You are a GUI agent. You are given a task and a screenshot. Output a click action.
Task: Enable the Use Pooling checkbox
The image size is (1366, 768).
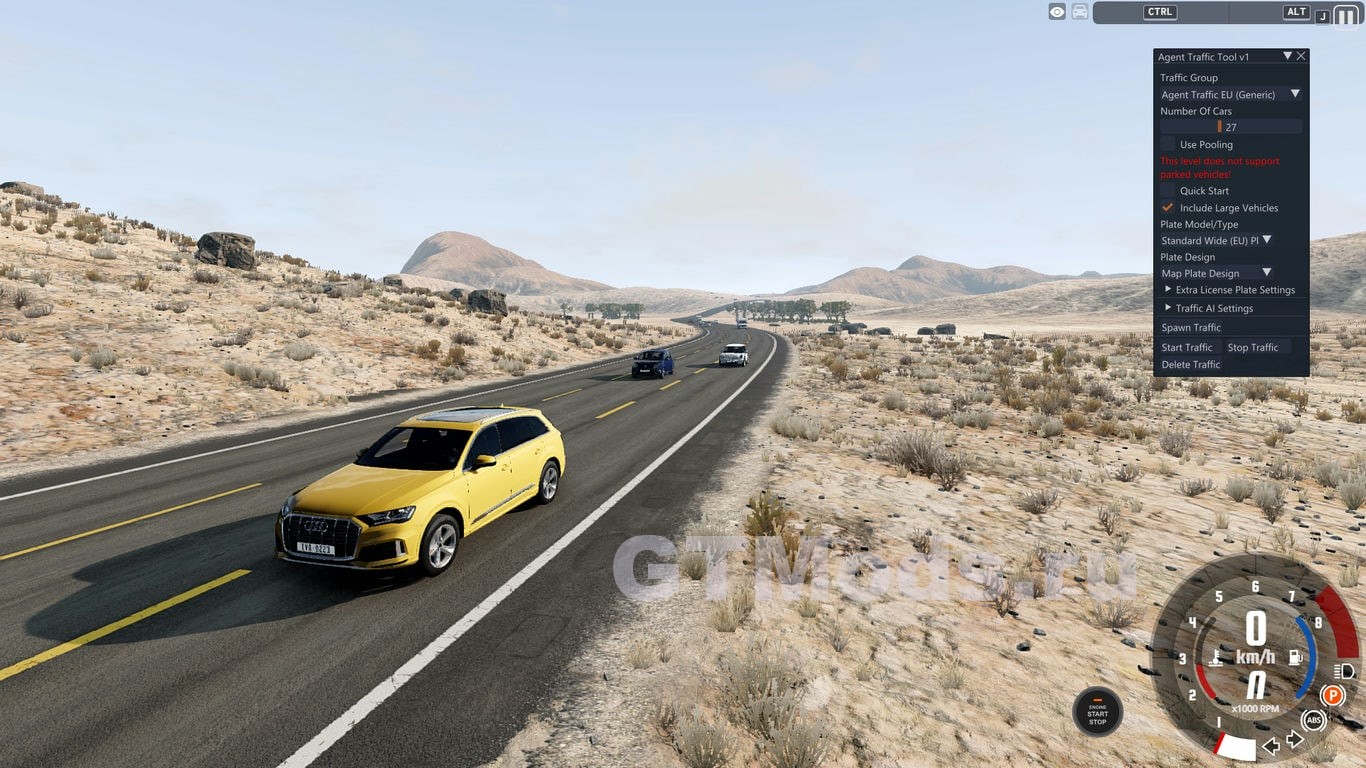coord(1168,144)
